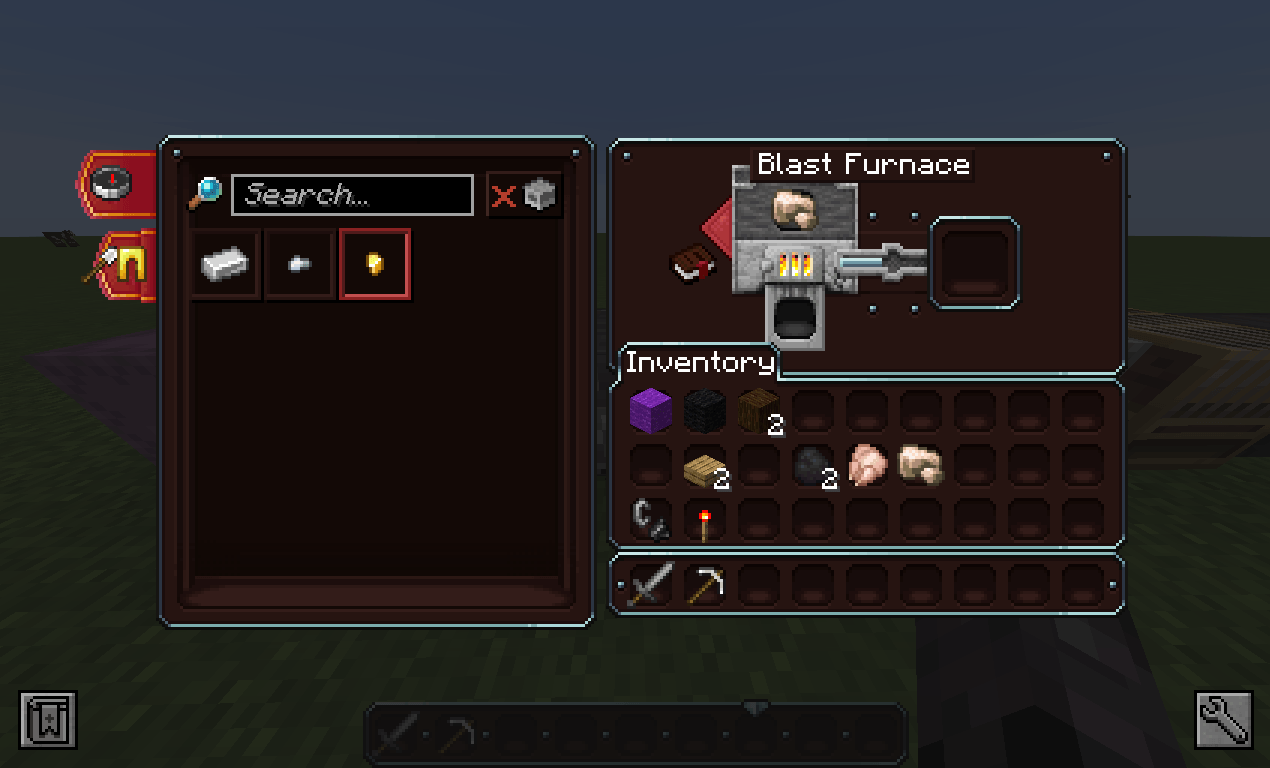Choose the iron ingot recipe
The height and width of the screenshot is (768, 1270).
[227, 264]
